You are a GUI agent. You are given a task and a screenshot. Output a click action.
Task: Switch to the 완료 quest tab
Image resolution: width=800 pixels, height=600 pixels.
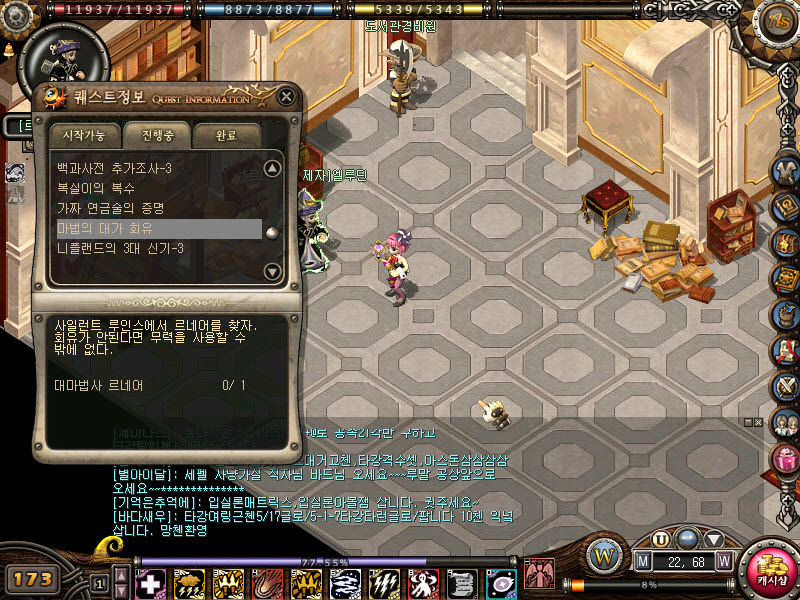pyautogui.click(x=227, y=134)
